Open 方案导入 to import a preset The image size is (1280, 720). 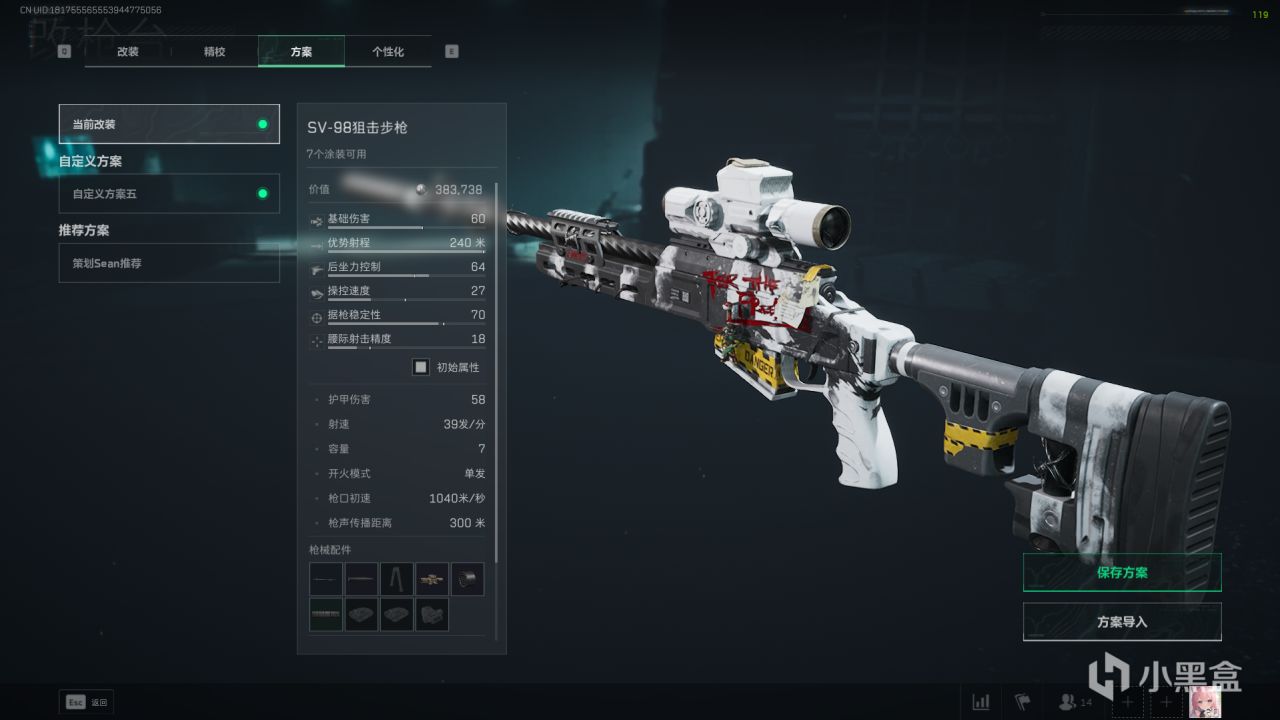[x=1122, y=622]
